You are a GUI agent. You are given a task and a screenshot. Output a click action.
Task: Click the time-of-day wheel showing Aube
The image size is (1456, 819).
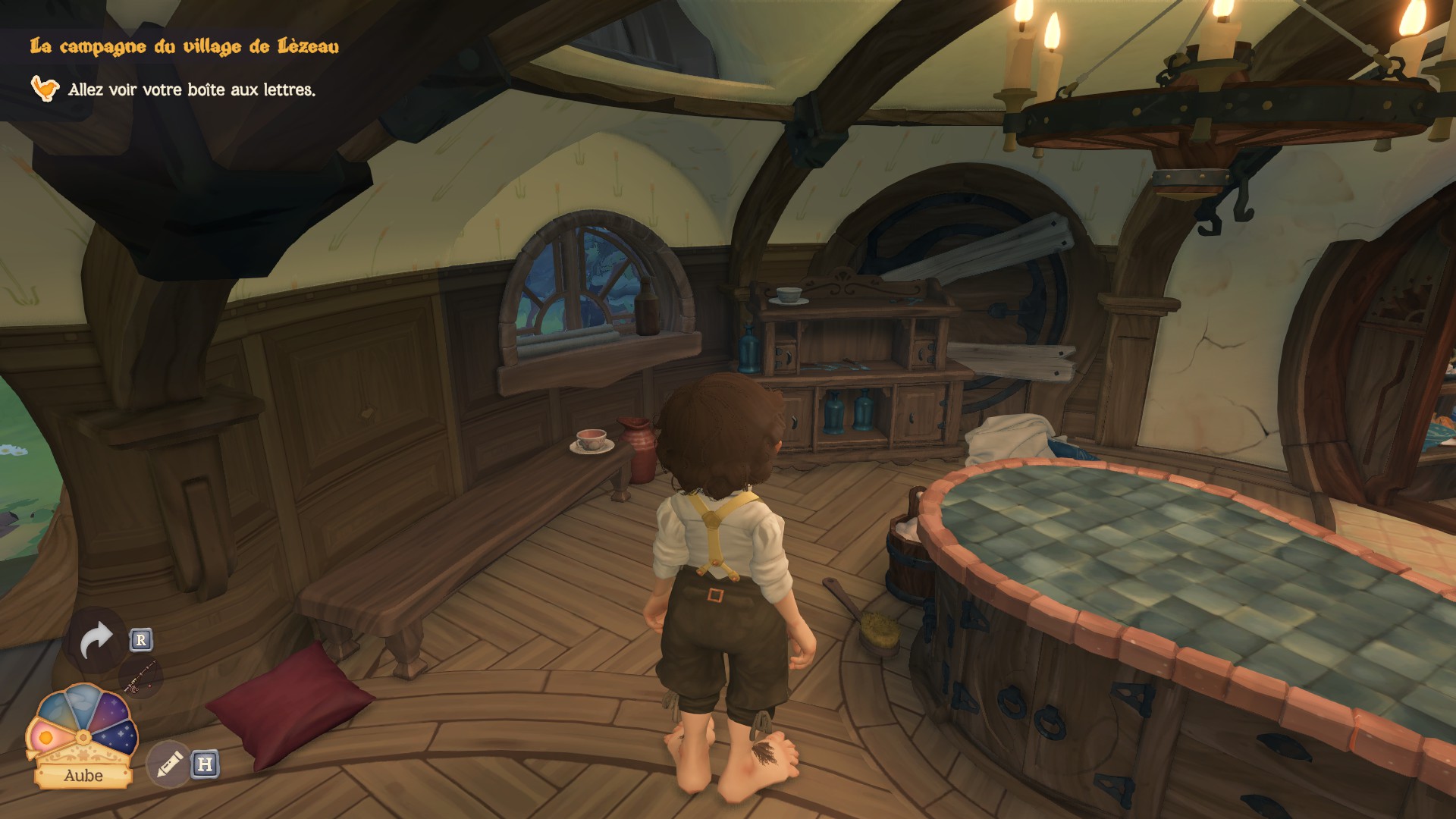pos(82,730)
